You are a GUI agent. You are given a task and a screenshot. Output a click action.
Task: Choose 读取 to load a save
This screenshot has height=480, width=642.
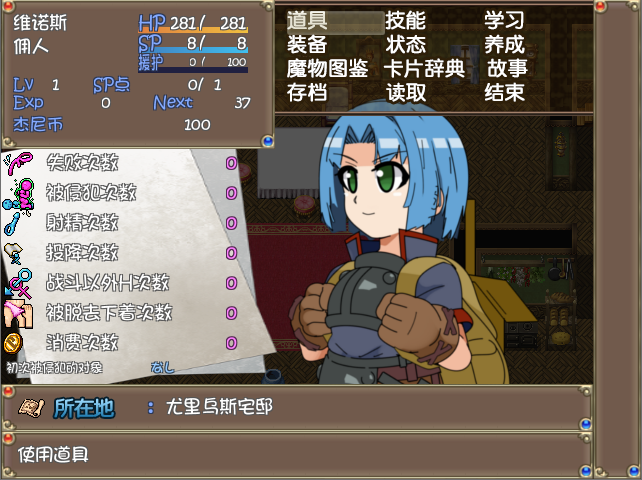click(x=405, y=93)
